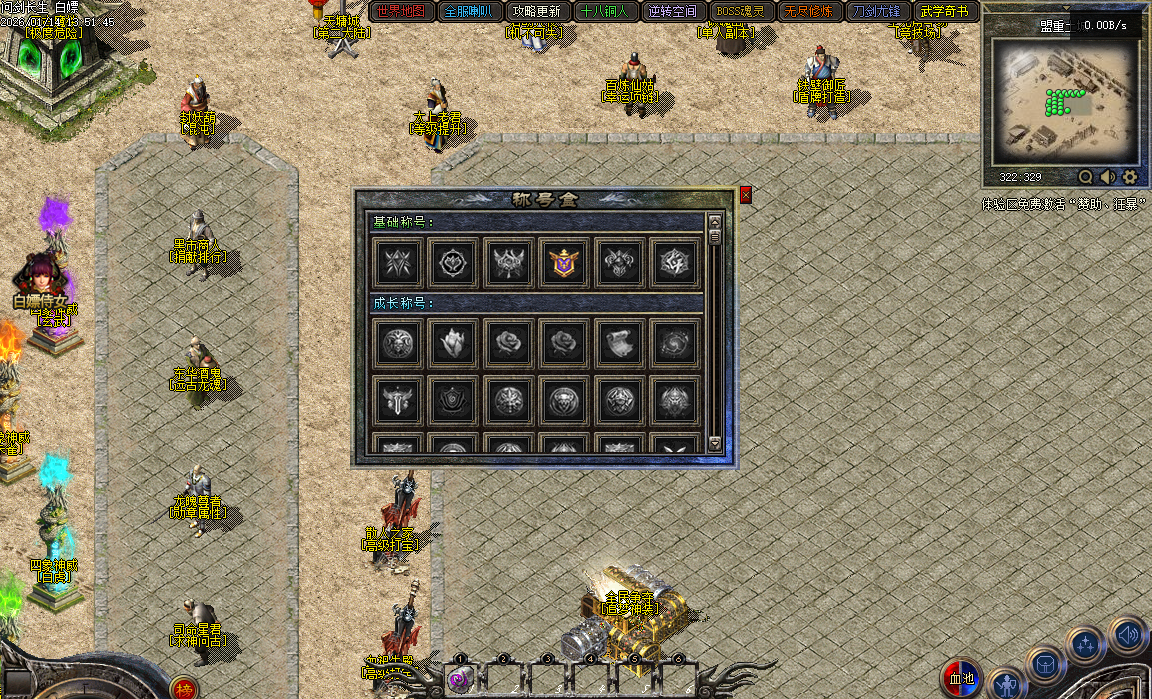Select the scroll title in growth titles
The image size is (1152, 699).
click(619, 343)
